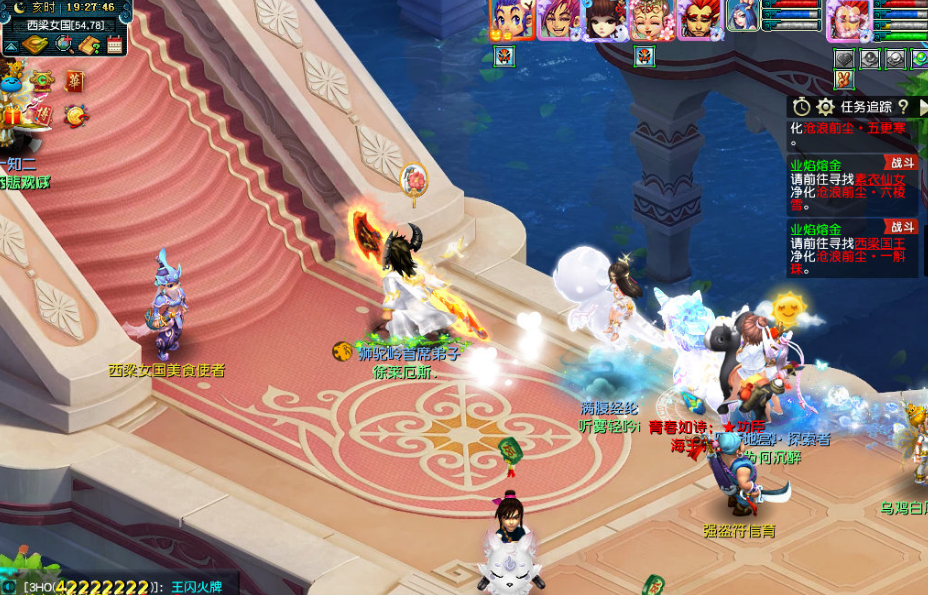Open the magnifier map search icon
This screenshot has height=595, width=928.
coord(63,44)
